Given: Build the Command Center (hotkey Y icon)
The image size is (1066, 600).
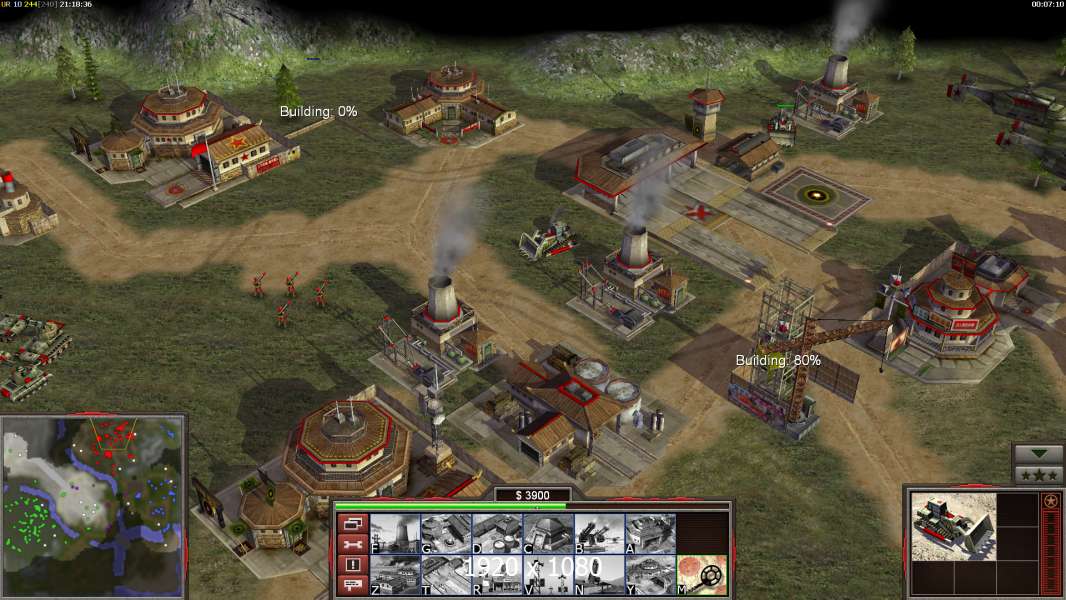Looking at the screenshot, I should (x=650, y=575).
